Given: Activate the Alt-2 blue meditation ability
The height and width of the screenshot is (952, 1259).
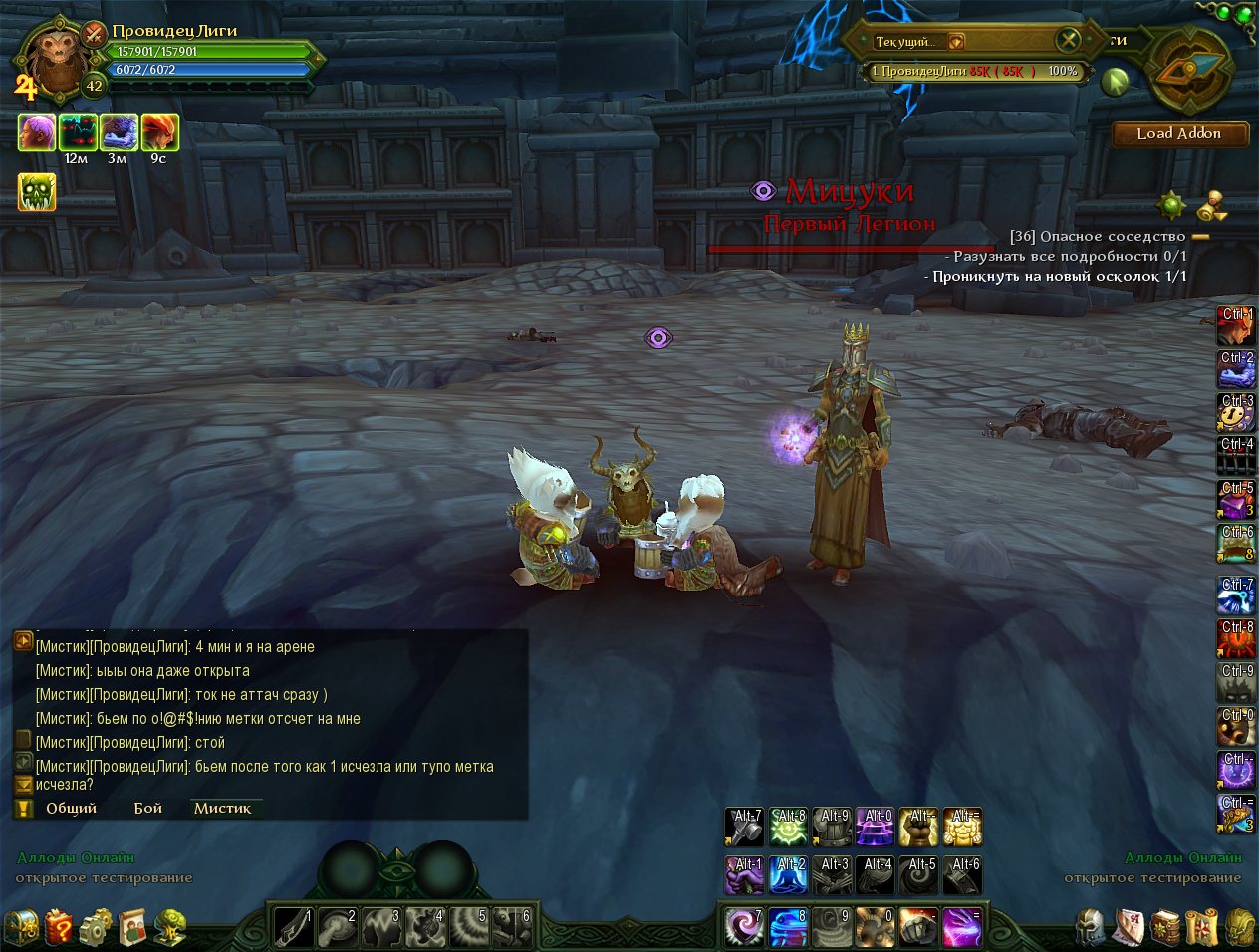Looking at the screenshot, I should pyautogui.click(x=788, y=875).
